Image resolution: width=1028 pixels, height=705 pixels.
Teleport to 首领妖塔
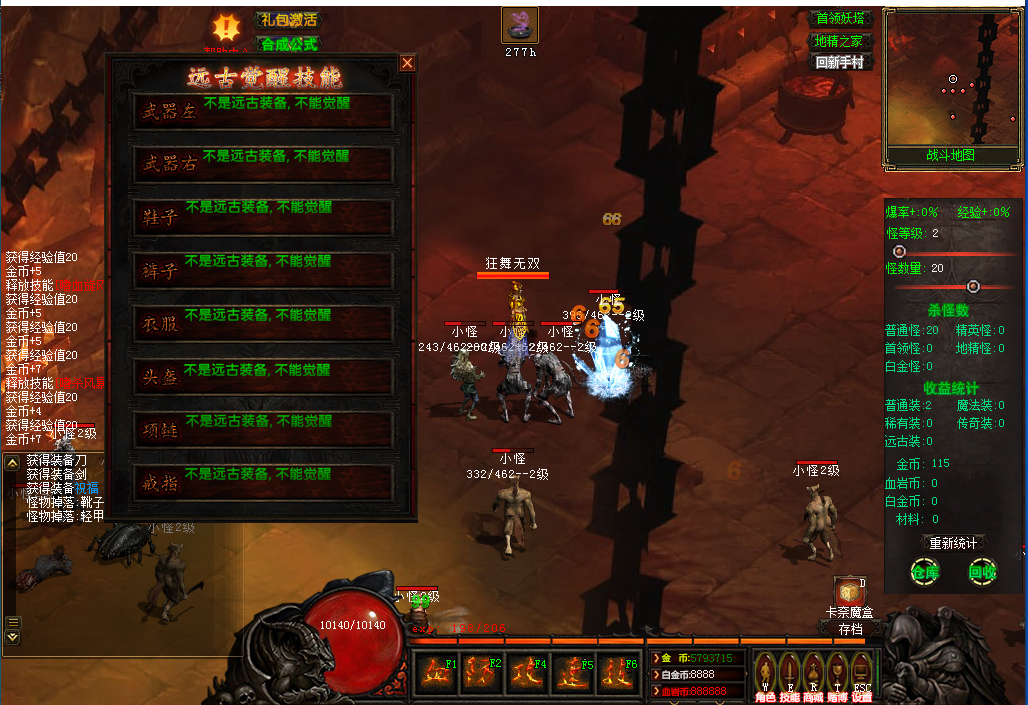(842, 19)
